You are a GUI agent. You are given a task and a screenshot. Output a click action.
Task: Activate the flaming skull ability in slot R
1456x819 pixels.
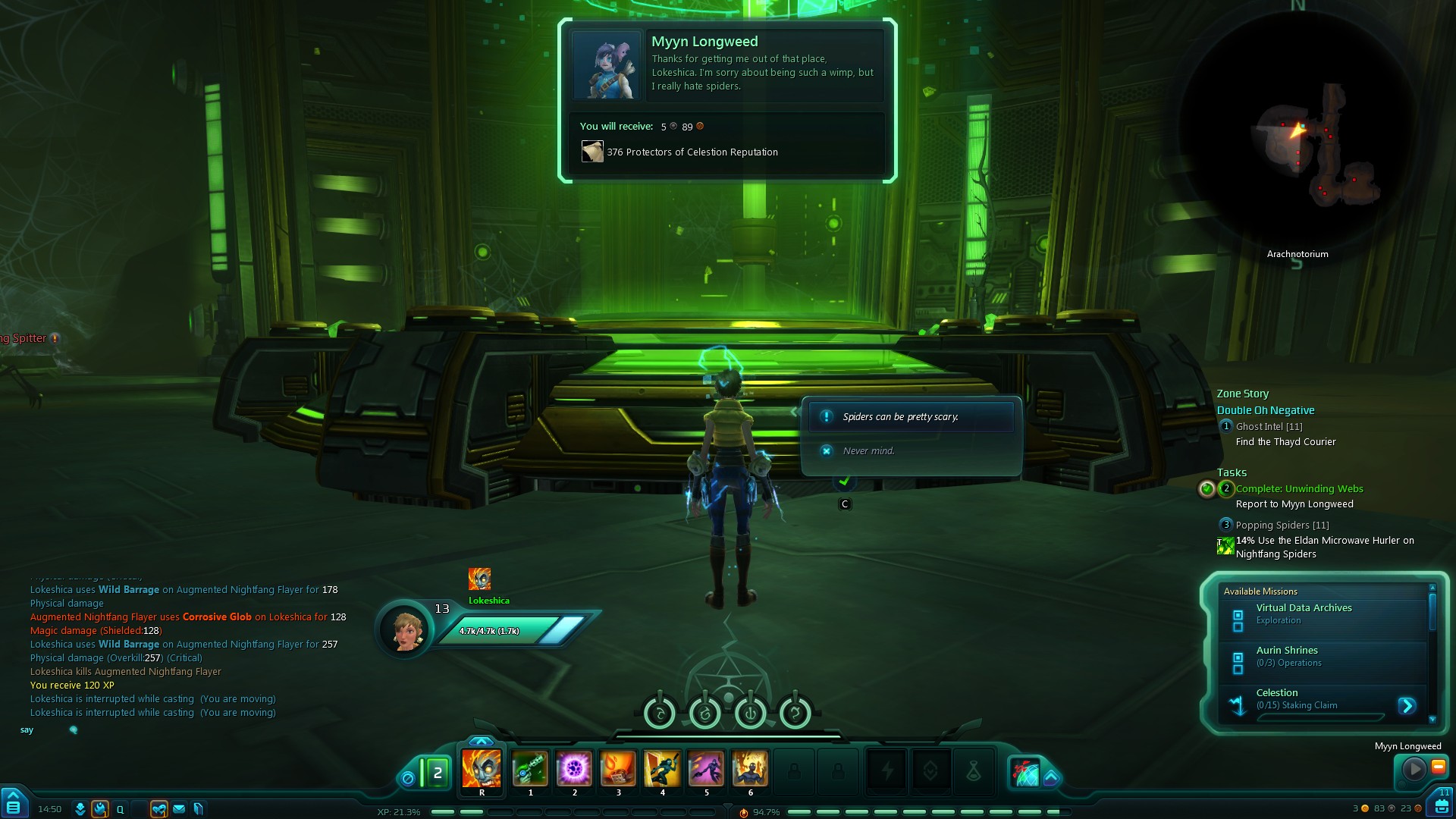pyautogui.click(x=482, y=769)
